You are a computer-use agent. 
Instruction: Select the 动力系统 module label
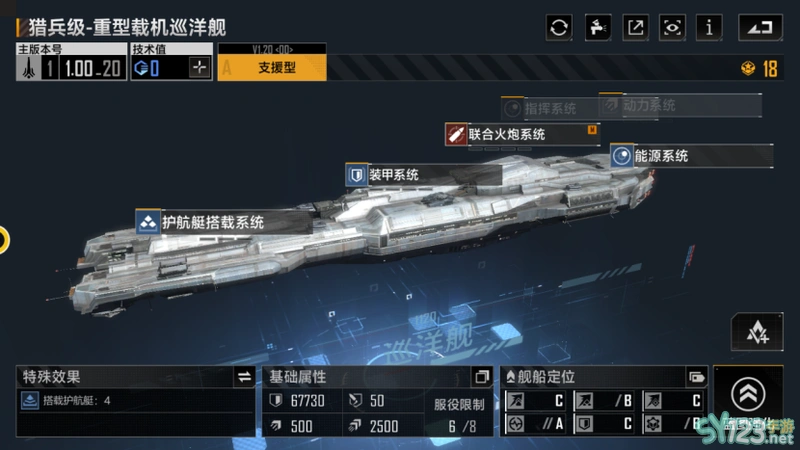[648, 104]
